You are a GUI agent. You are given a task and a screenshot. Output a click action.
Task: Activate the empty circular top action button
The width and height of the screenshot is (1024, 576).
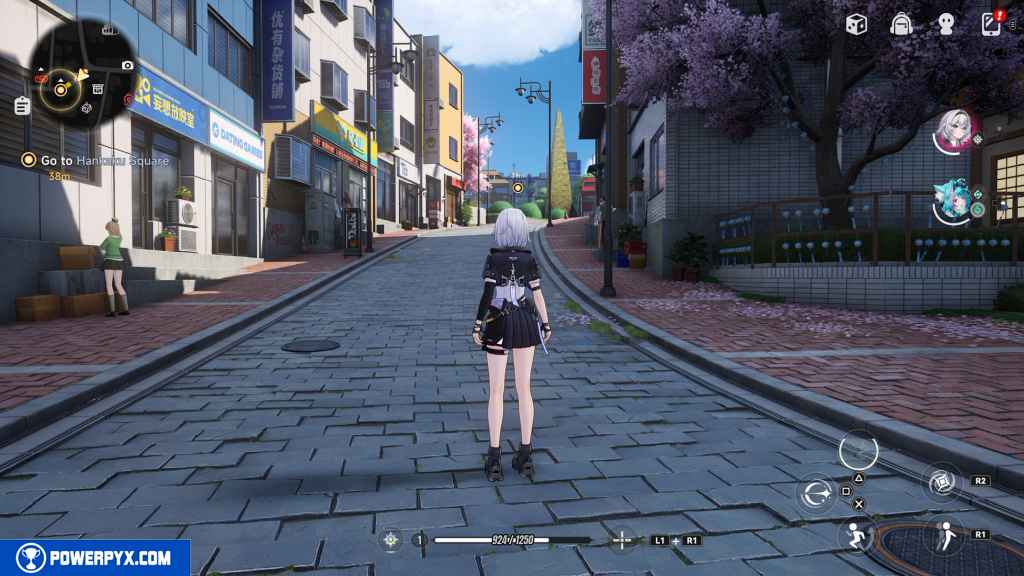858,449
